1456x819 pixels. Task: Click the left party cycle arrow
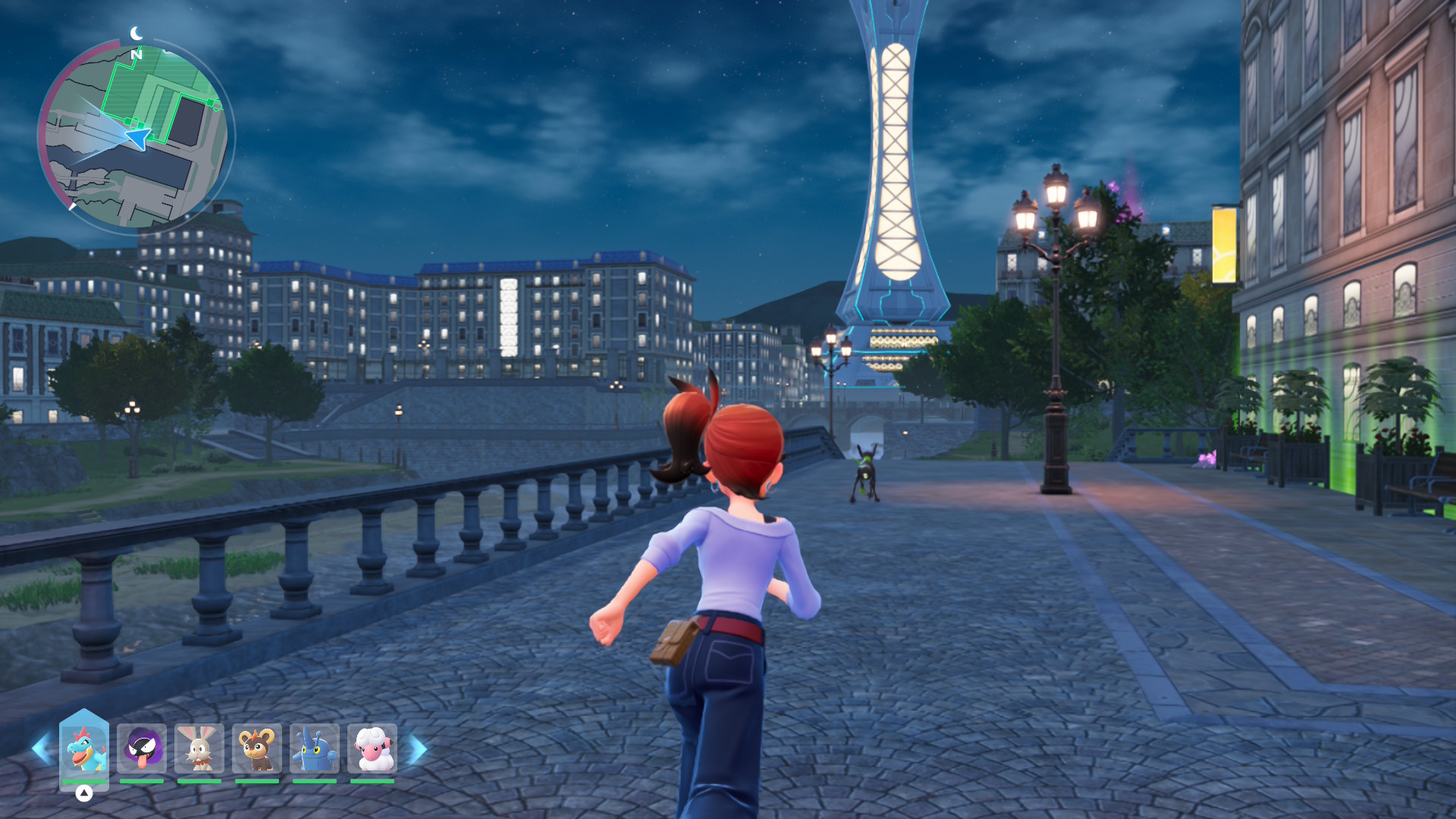coord(41,749)
